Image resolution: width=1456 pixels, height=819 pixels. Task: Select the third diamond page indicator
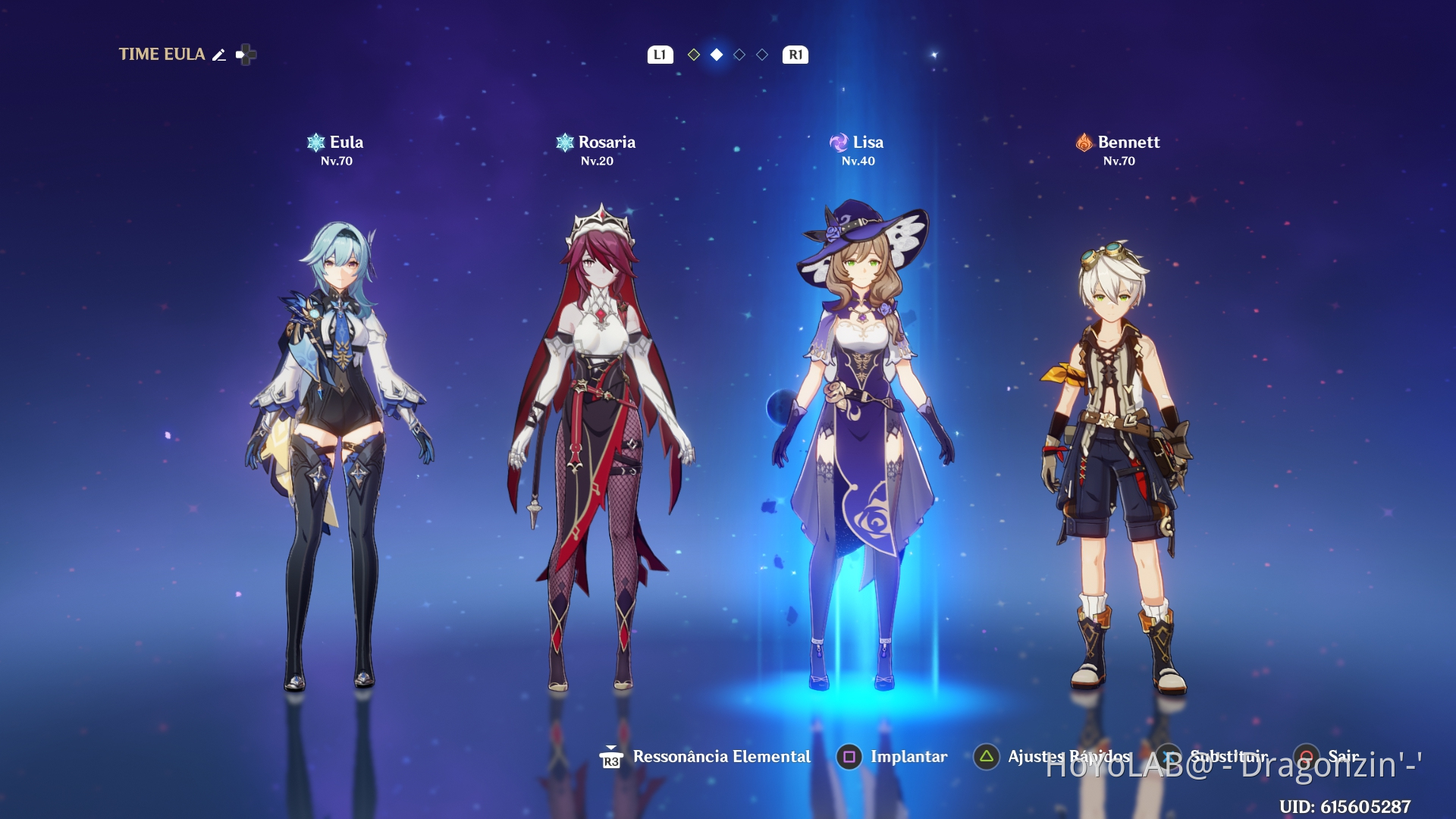738,55
